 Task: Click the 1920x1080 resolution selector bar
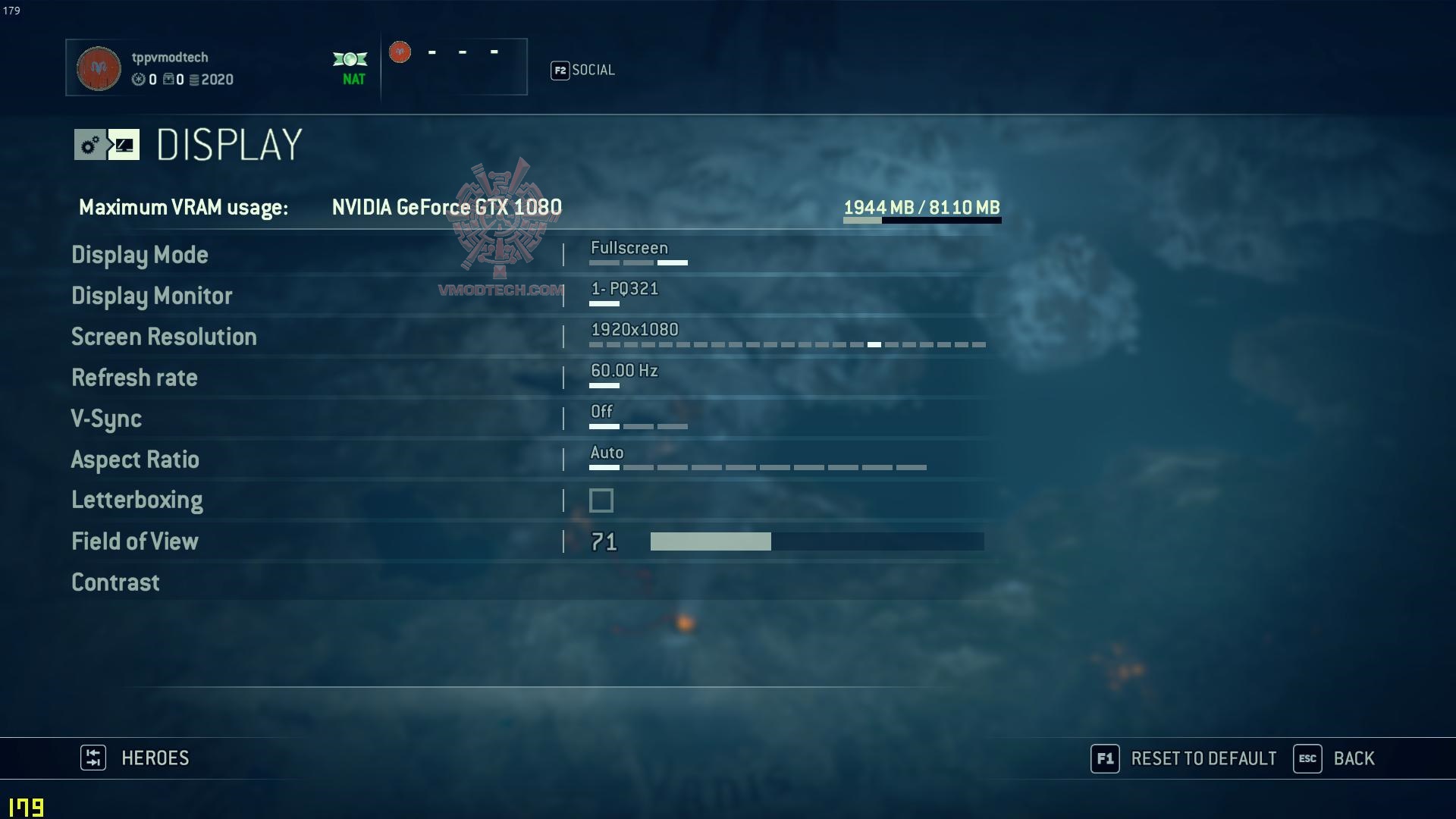point(786,344)
